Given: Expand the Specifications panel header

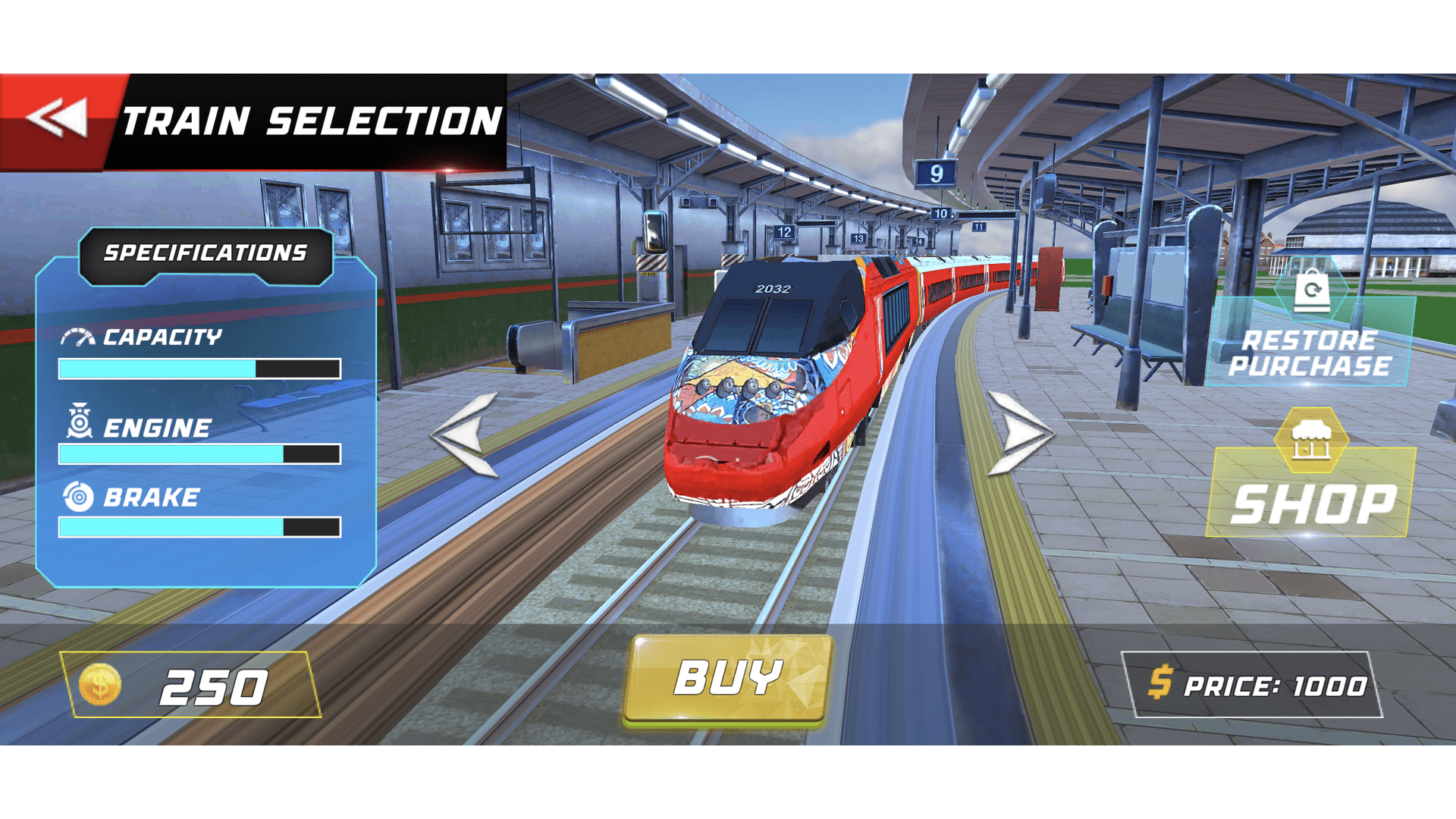Looking at the screenshot, I should coord(206,251).
